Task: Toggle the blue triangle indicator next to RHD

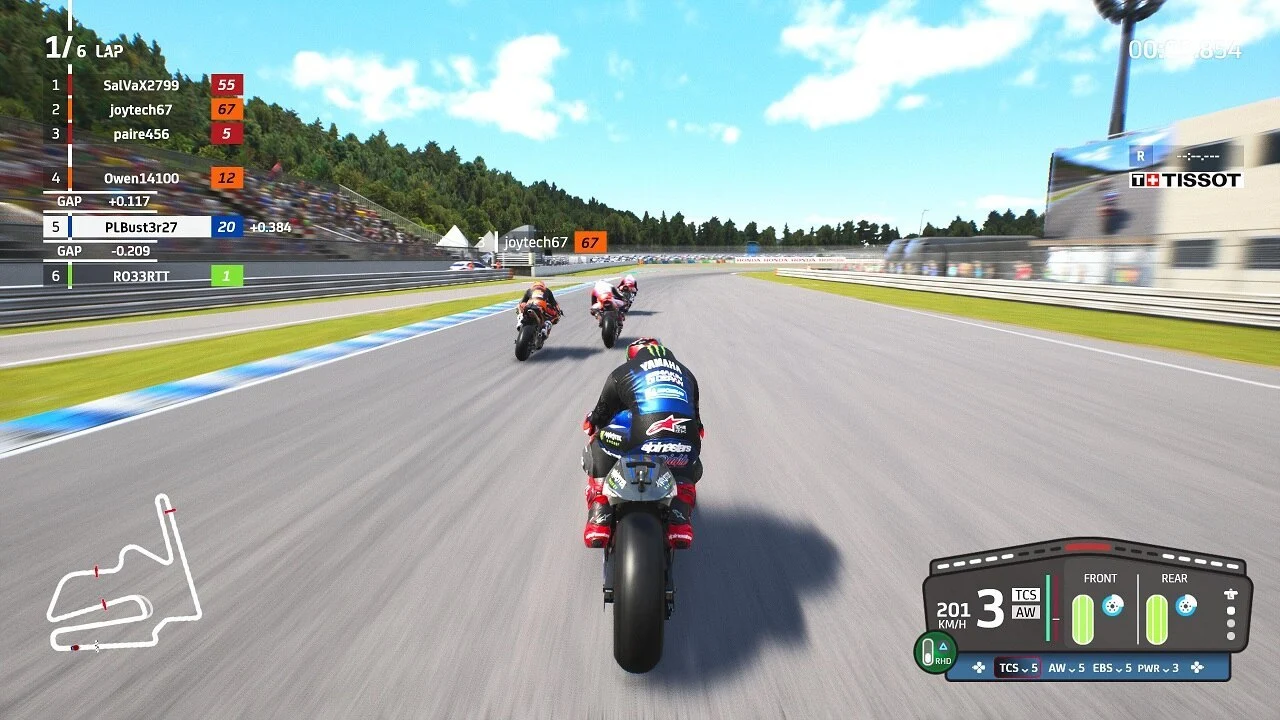Action: pos(943,646)
